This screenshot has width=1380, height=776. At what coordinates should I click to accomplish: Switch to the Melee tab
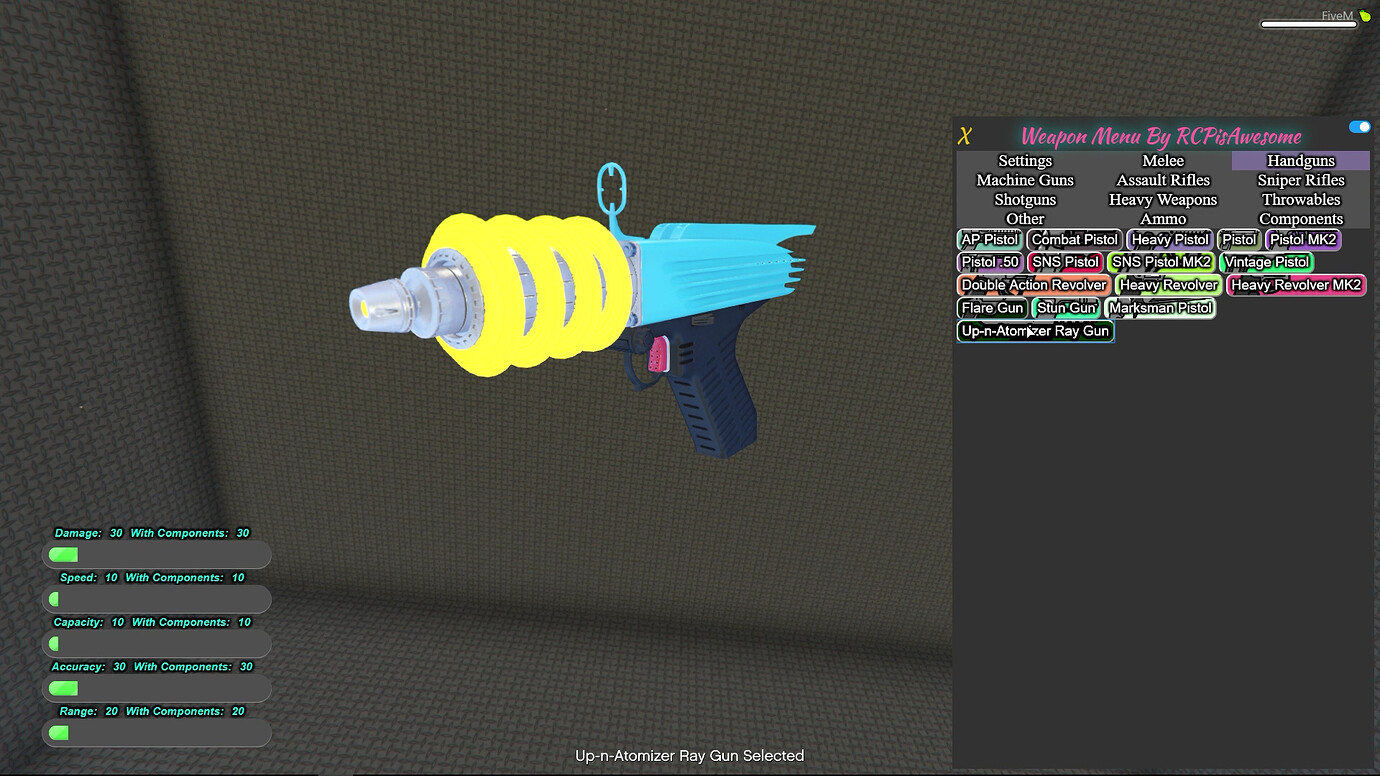tap(1162, 160)
